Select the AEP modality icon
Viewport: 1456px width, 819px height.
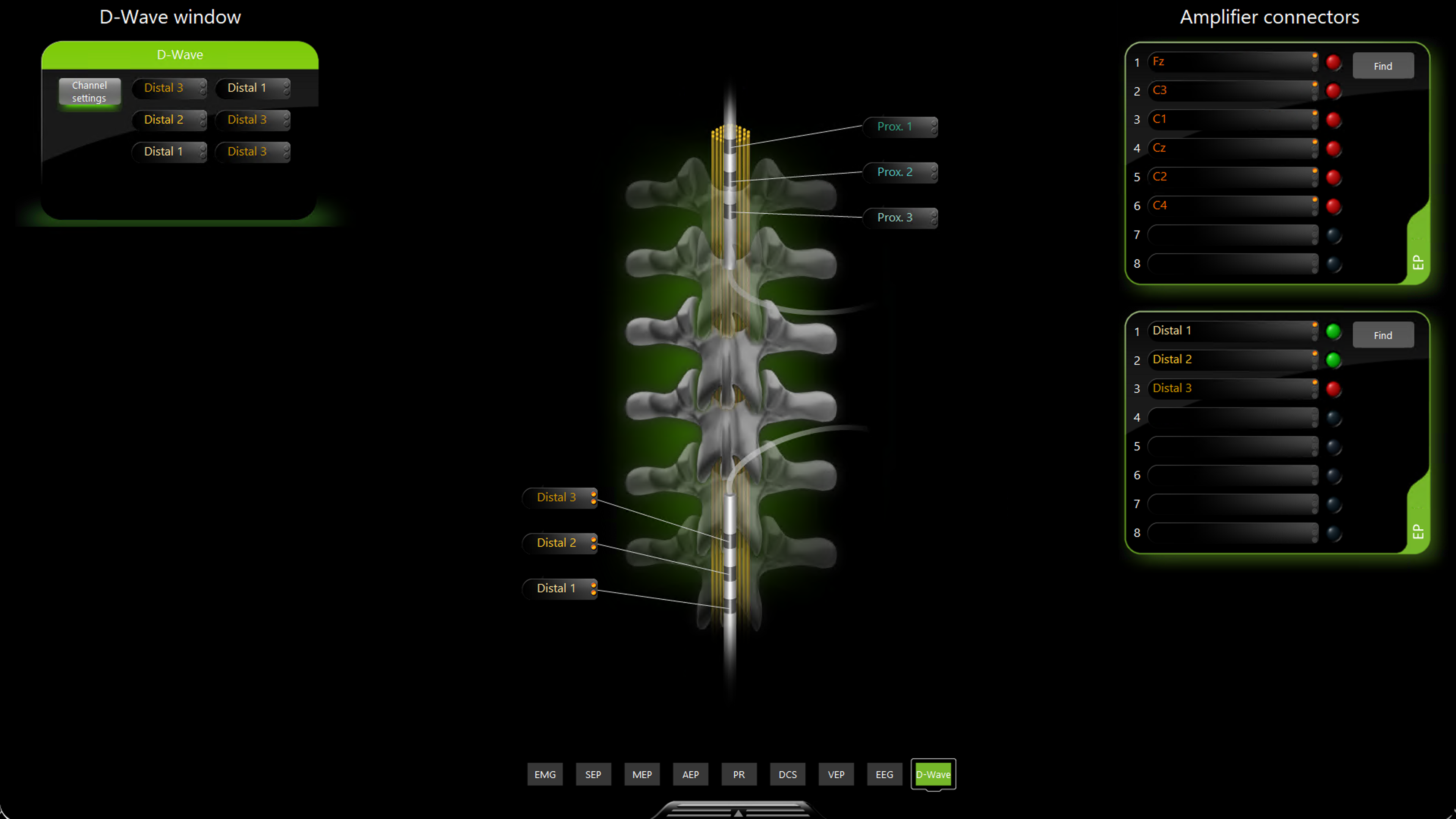point(690,774)
